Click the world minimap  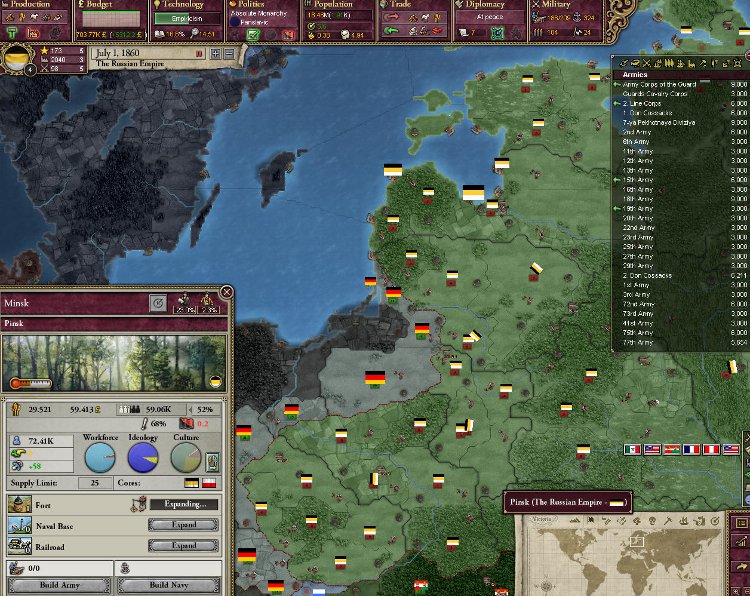pyautogui.click(x=630, y=558)
